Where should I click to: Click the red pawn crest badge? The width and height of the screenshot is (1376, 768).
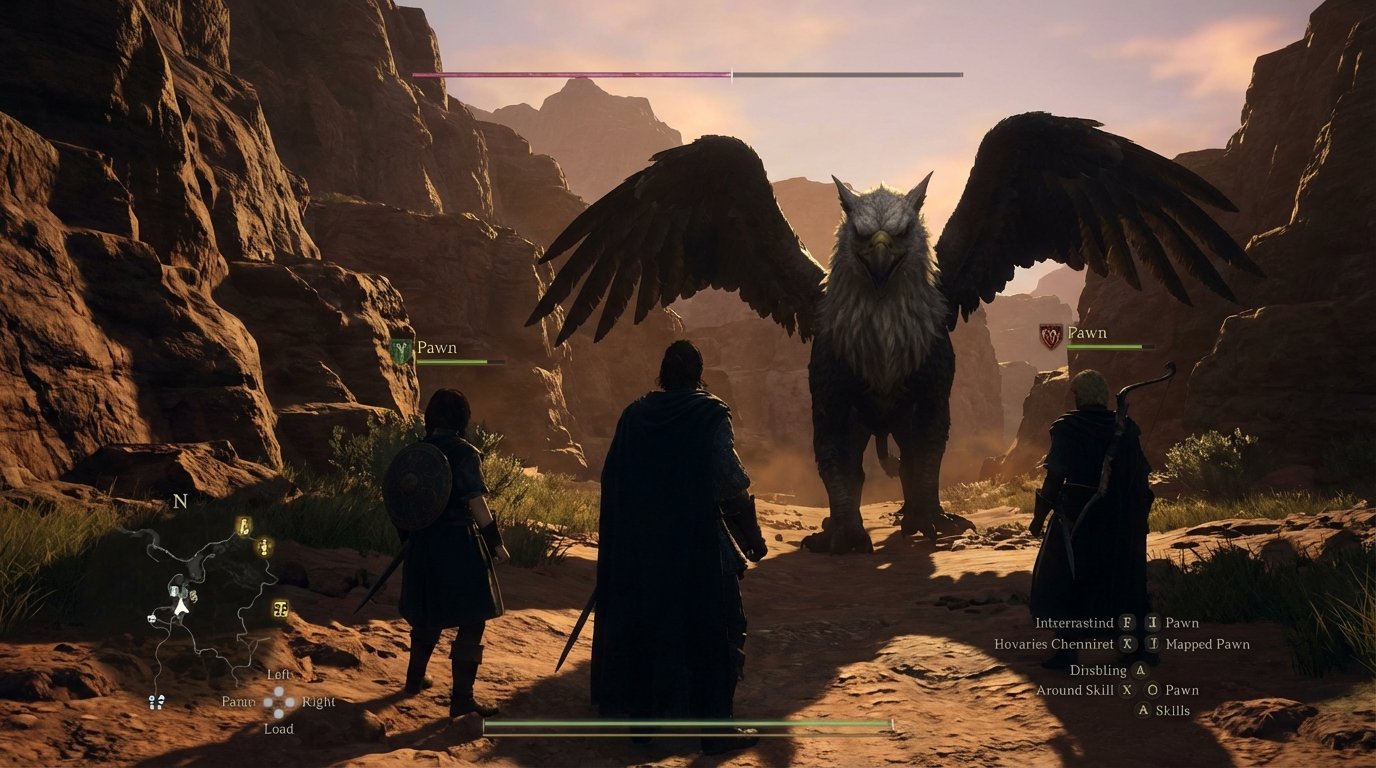(1051, 333)
